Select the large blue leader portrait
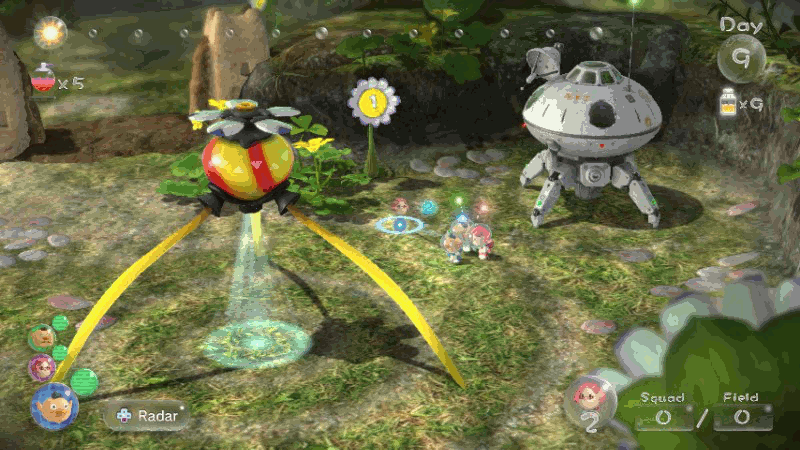Screen dimensions: 800x450 [x=54, y=406]
